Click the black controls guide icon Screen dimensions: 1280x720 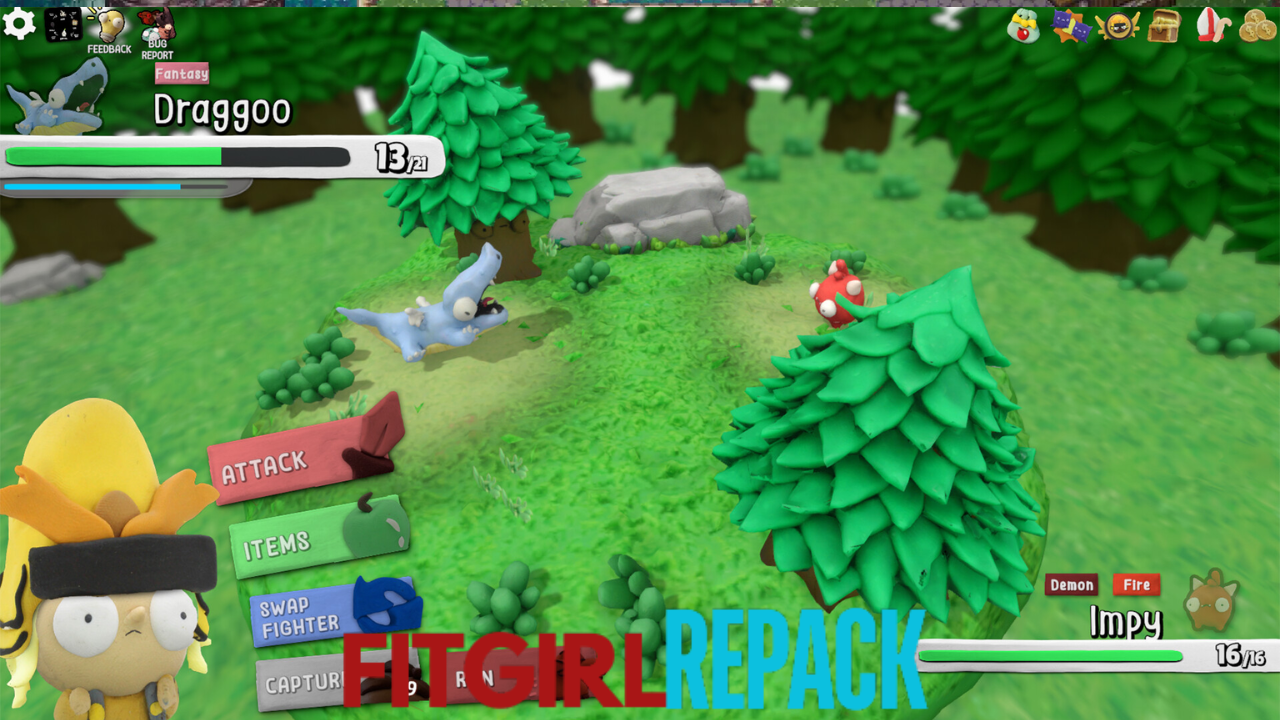point(63,24)
